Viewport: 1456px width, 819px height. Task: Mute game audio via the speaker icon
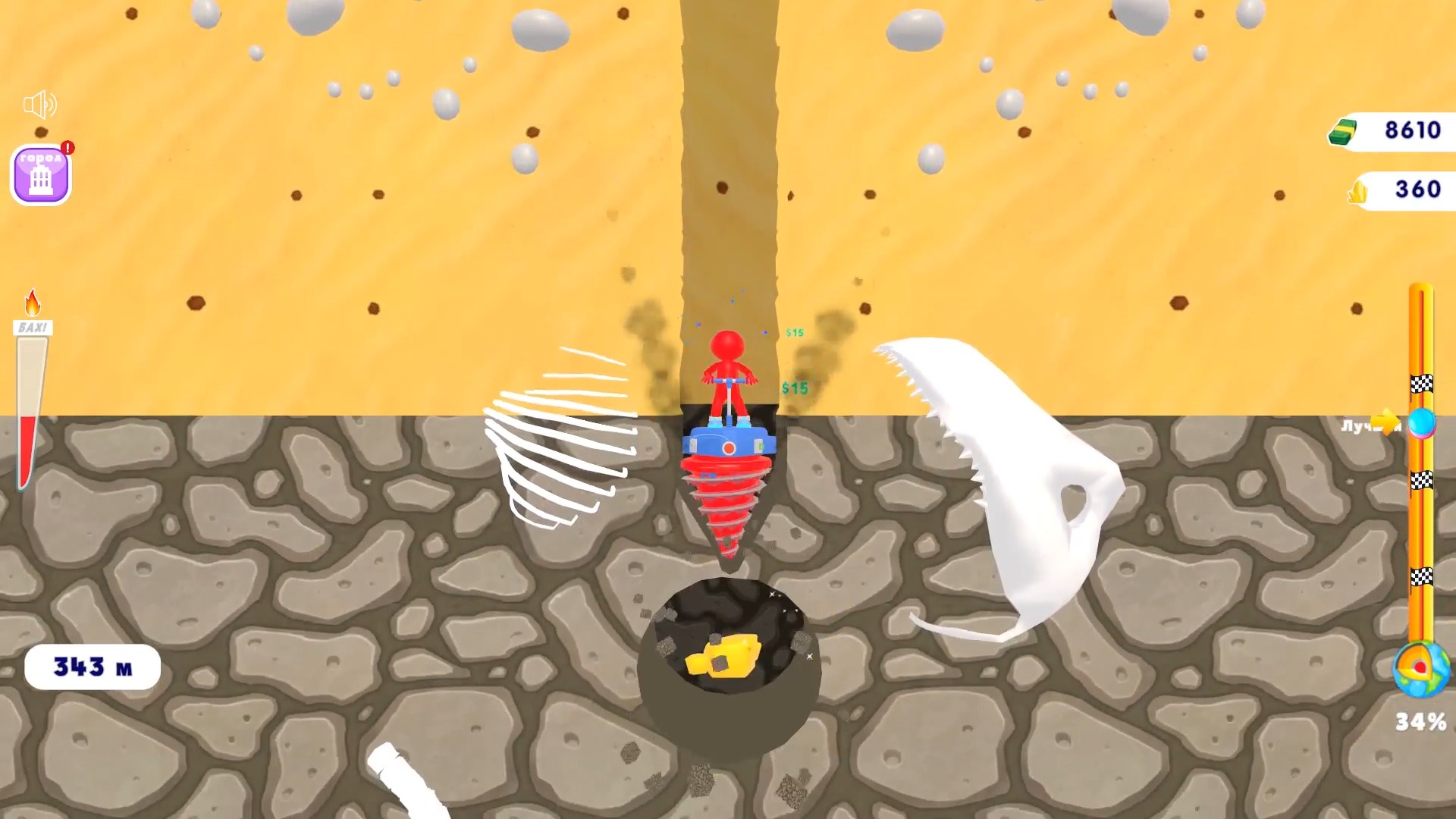click(42, 104)
